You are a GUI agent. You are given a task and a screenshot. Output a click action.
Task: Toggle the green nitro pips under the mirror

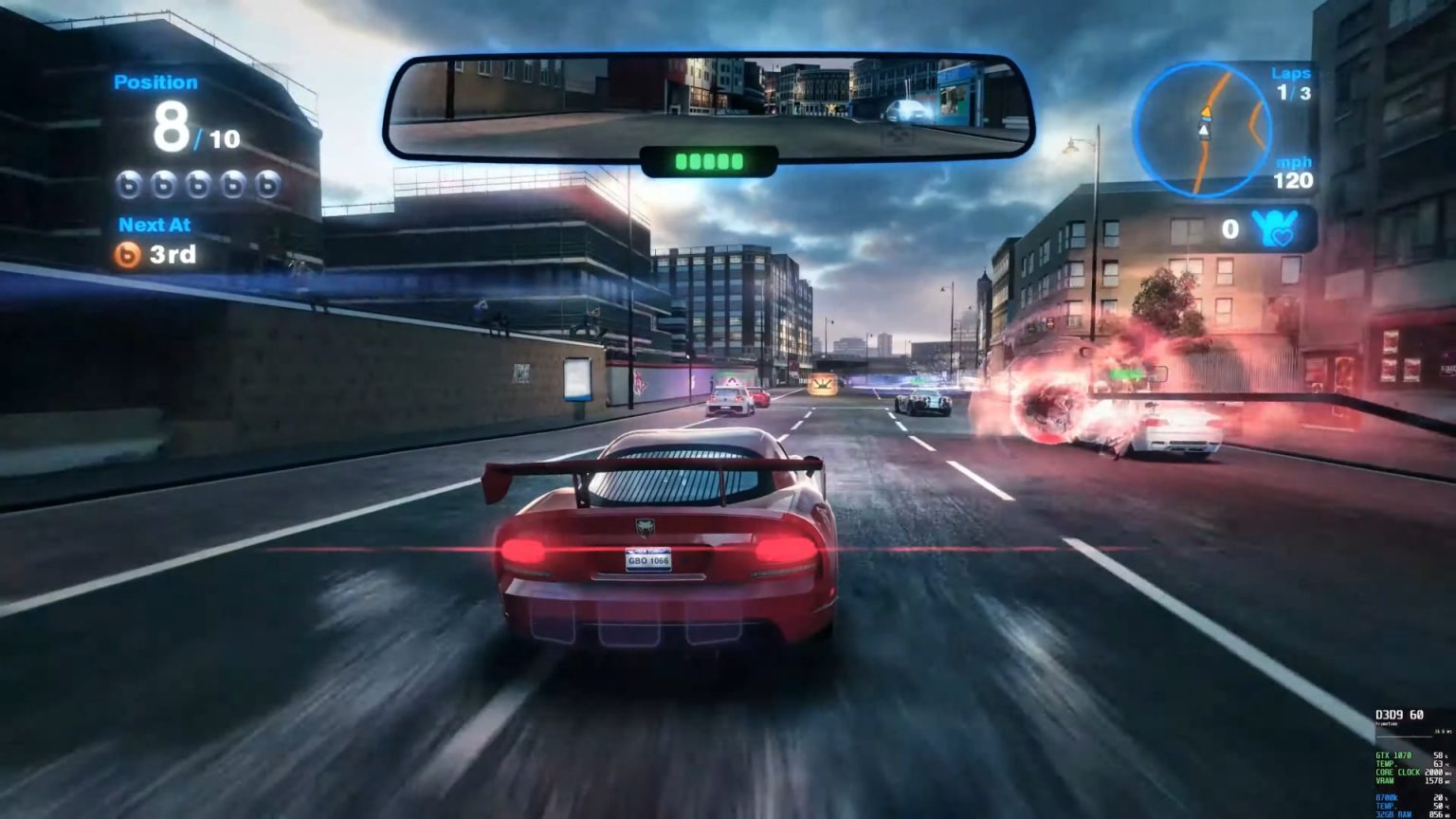(x=708, y=161)
